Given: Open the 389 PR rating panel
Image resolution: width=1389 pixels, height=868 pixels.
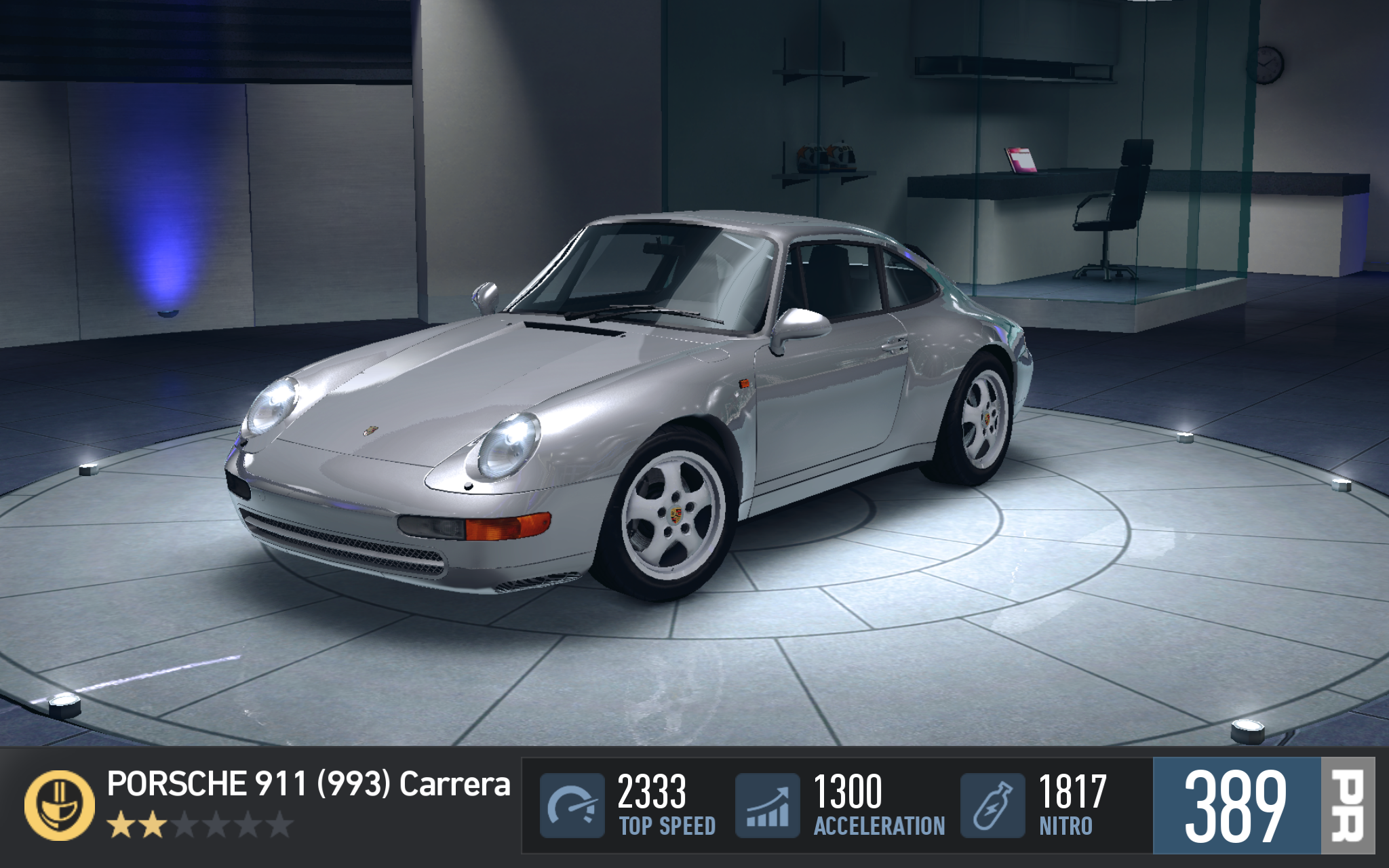Looking at the screenshot, I should pyautogui.click(x=1263, y=805).
